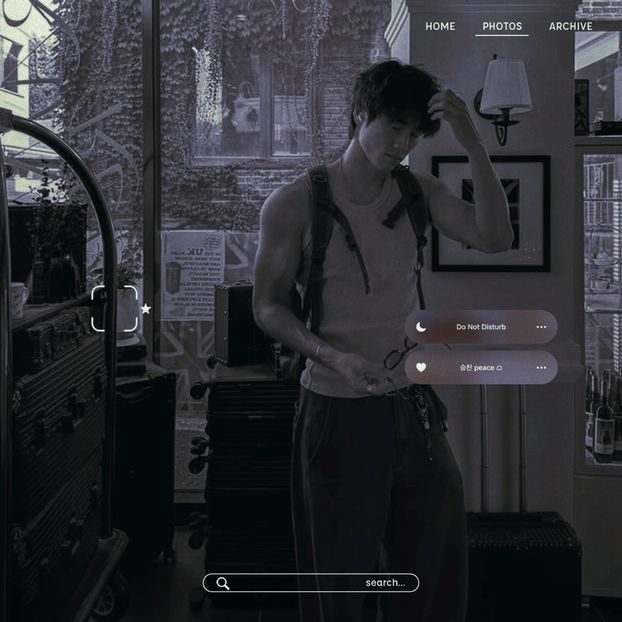Open the Do Not Disturb options dots

point(541,327)
